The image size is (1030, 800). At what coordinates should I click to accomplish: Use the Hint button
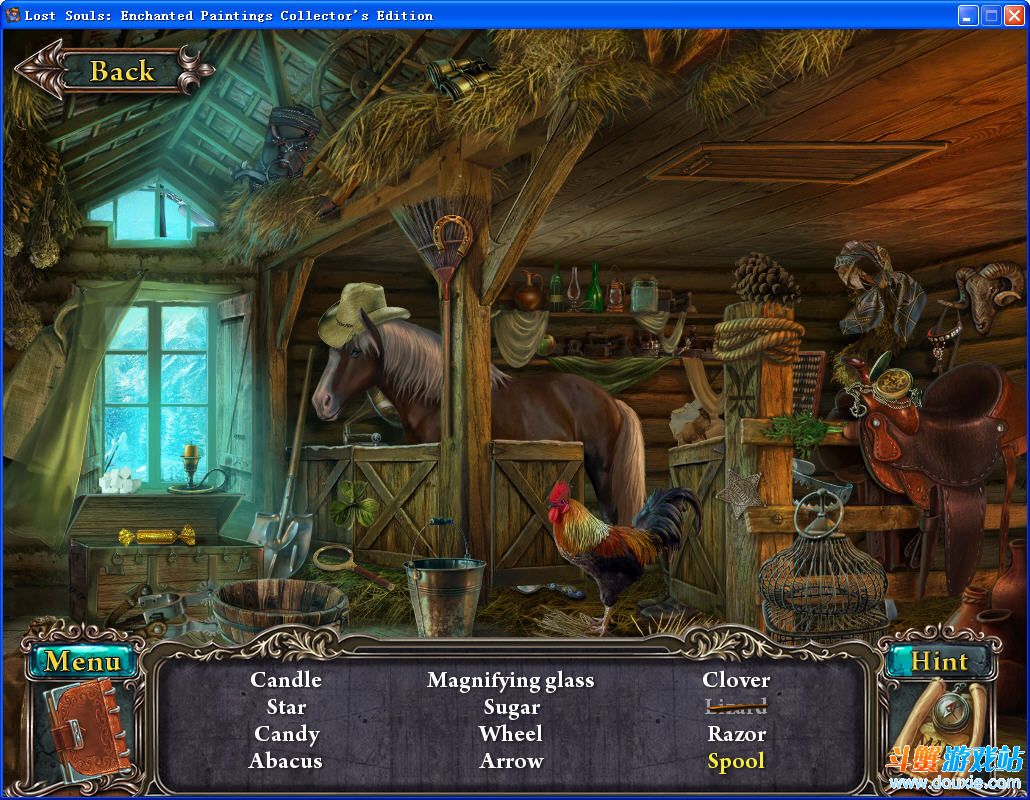click(938, 661)
